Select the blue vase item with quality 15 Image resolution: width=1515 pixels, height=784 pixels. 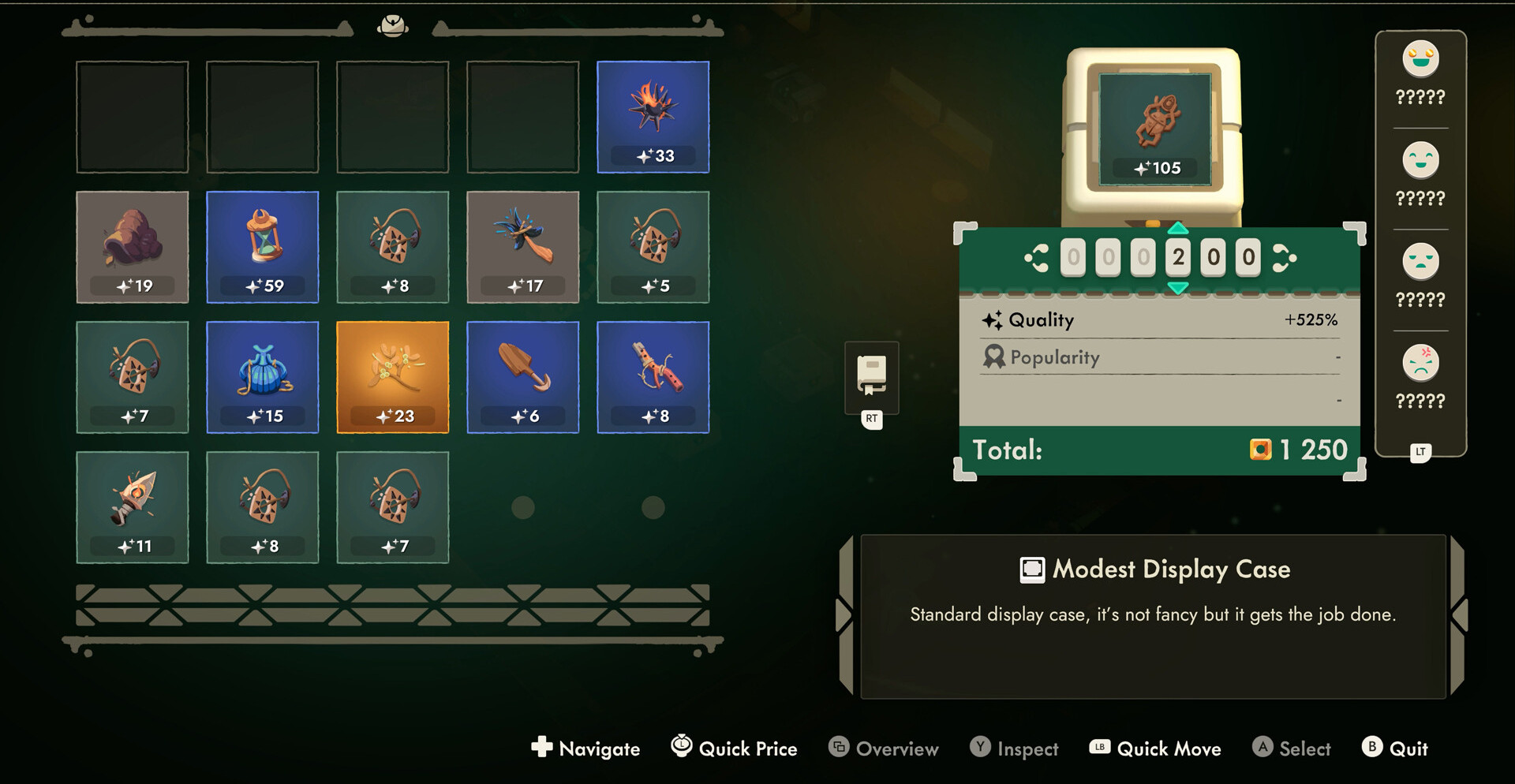pyautogui.click(x=262, y=377)
